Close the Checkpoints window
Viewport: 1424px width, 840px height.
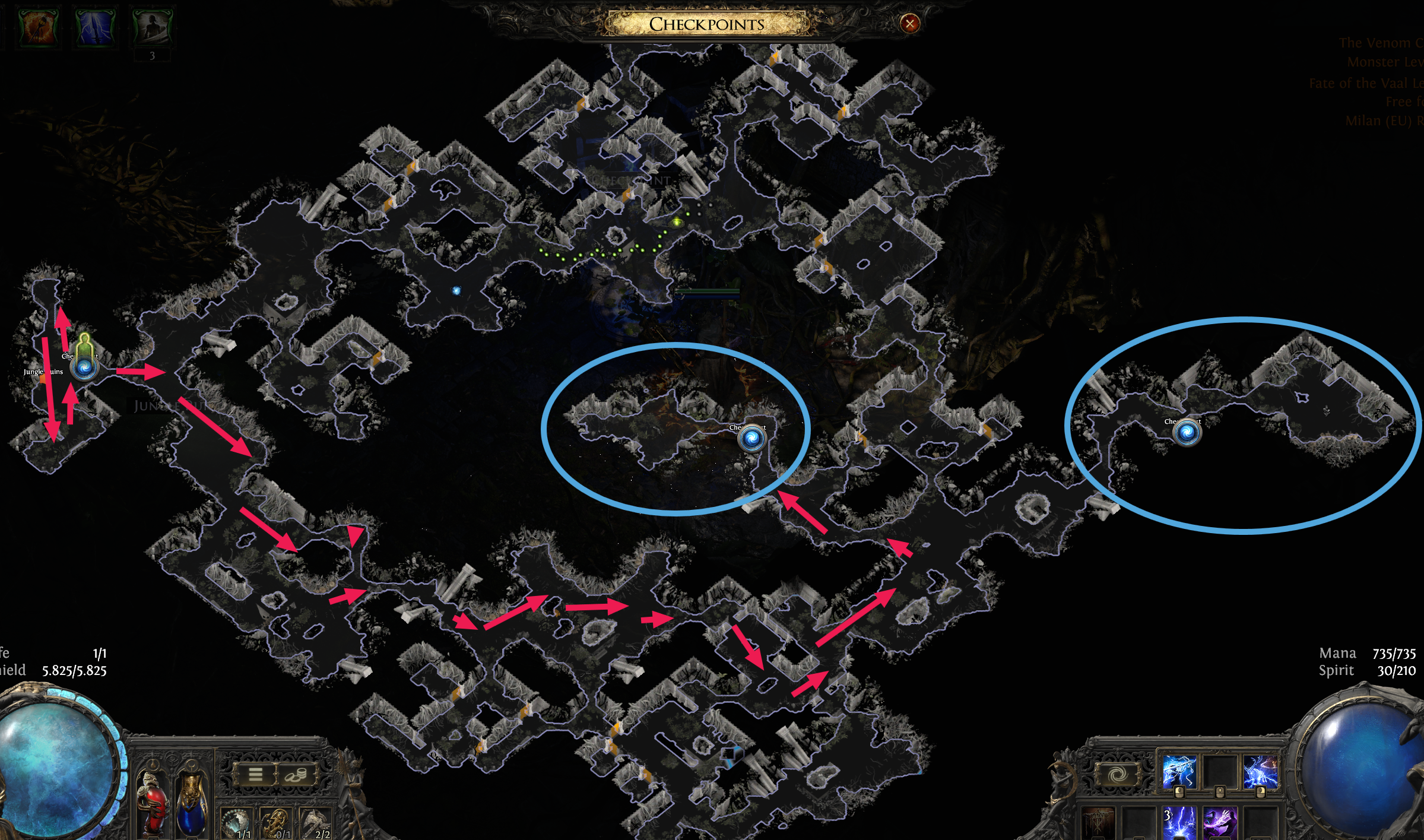click(x=909, y=23)
